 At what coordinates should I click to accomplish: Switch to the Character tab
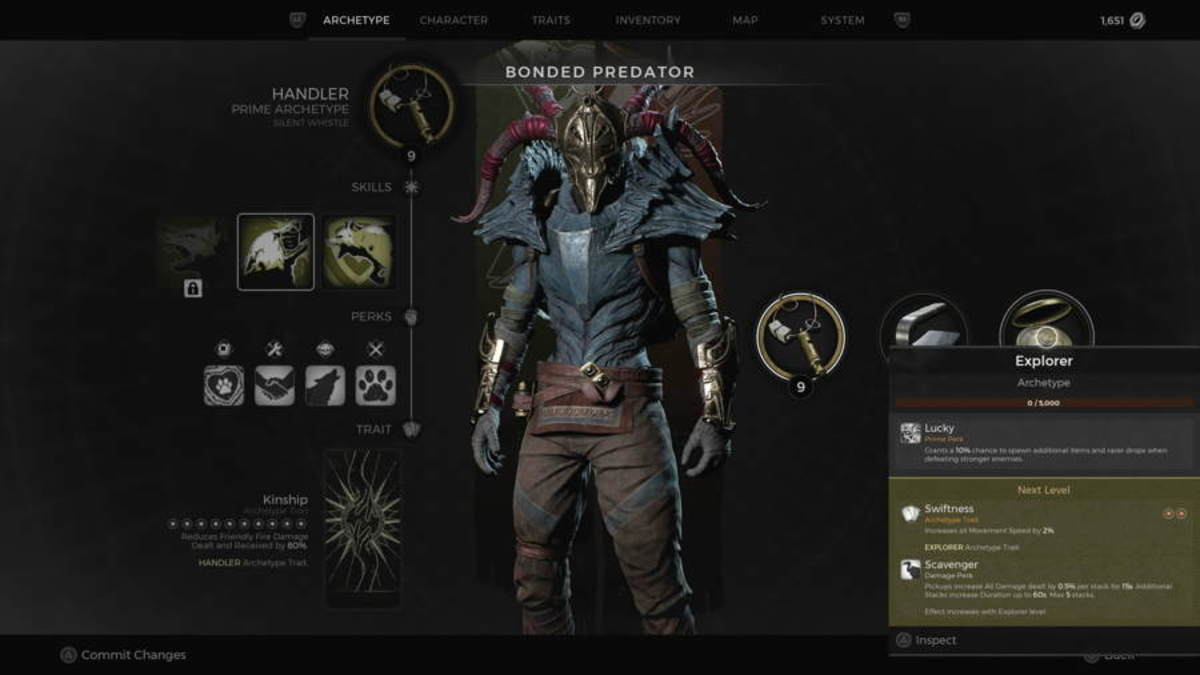coord(453,20)
